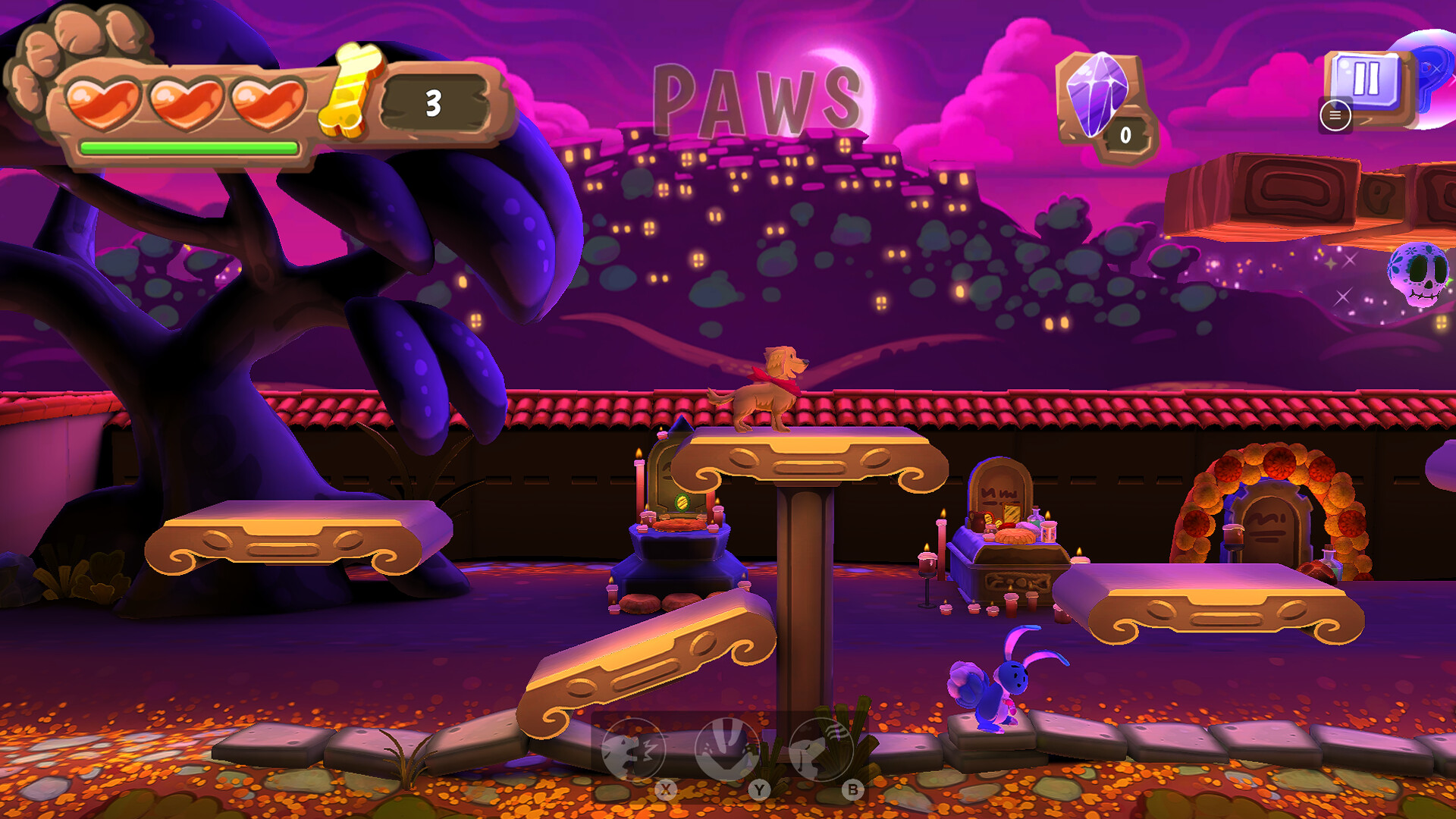Click the green experience progress bar
The width and height of the screenshot is (1456, 819).
coord(190,147)
